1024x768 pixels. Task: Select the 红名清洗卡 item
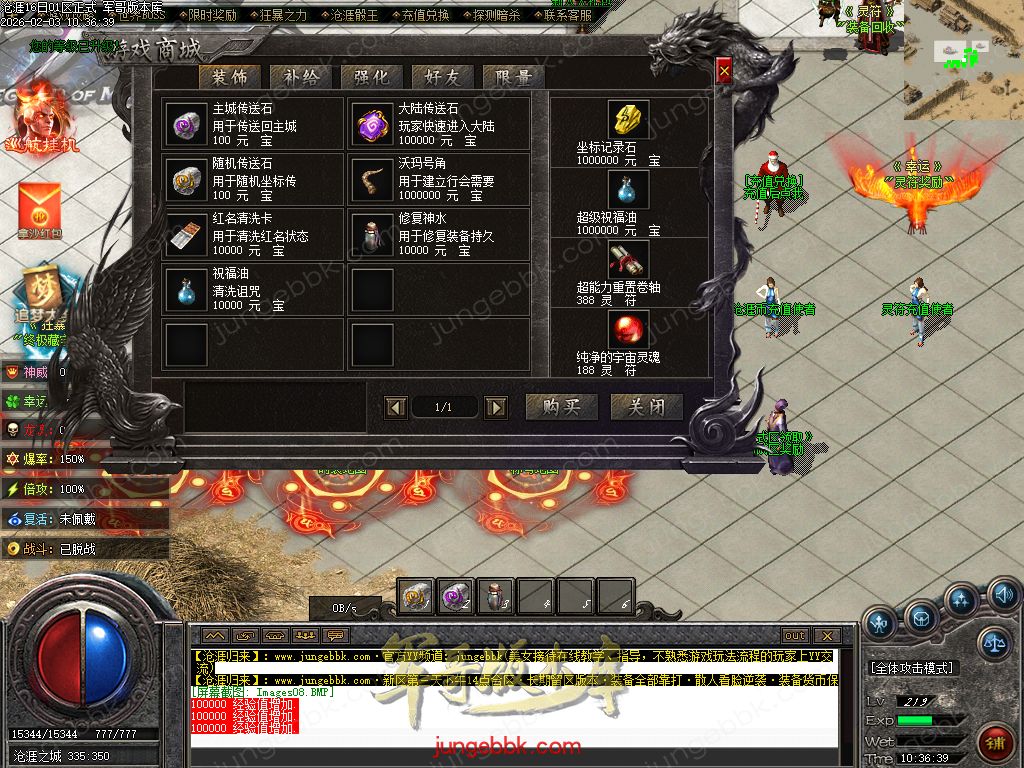tap(186, 235)
